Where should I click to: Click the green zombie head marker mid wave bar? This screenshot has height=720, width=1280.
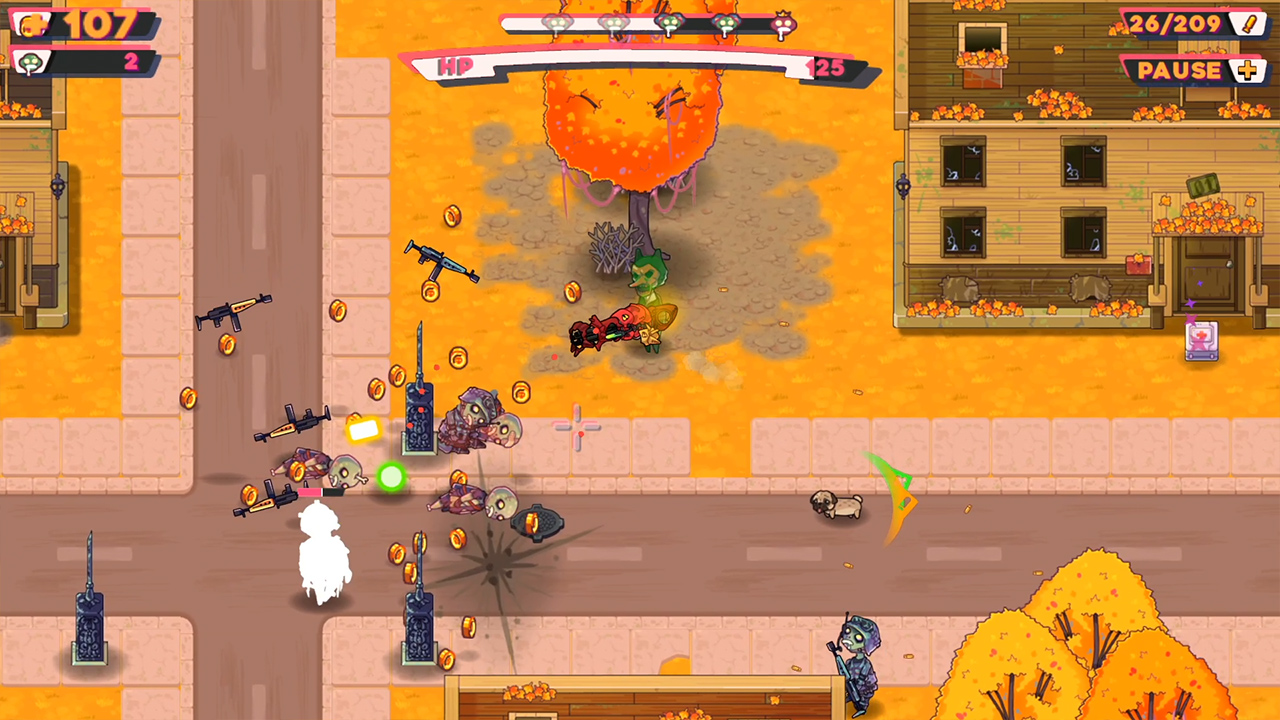[x=670, y=23]
